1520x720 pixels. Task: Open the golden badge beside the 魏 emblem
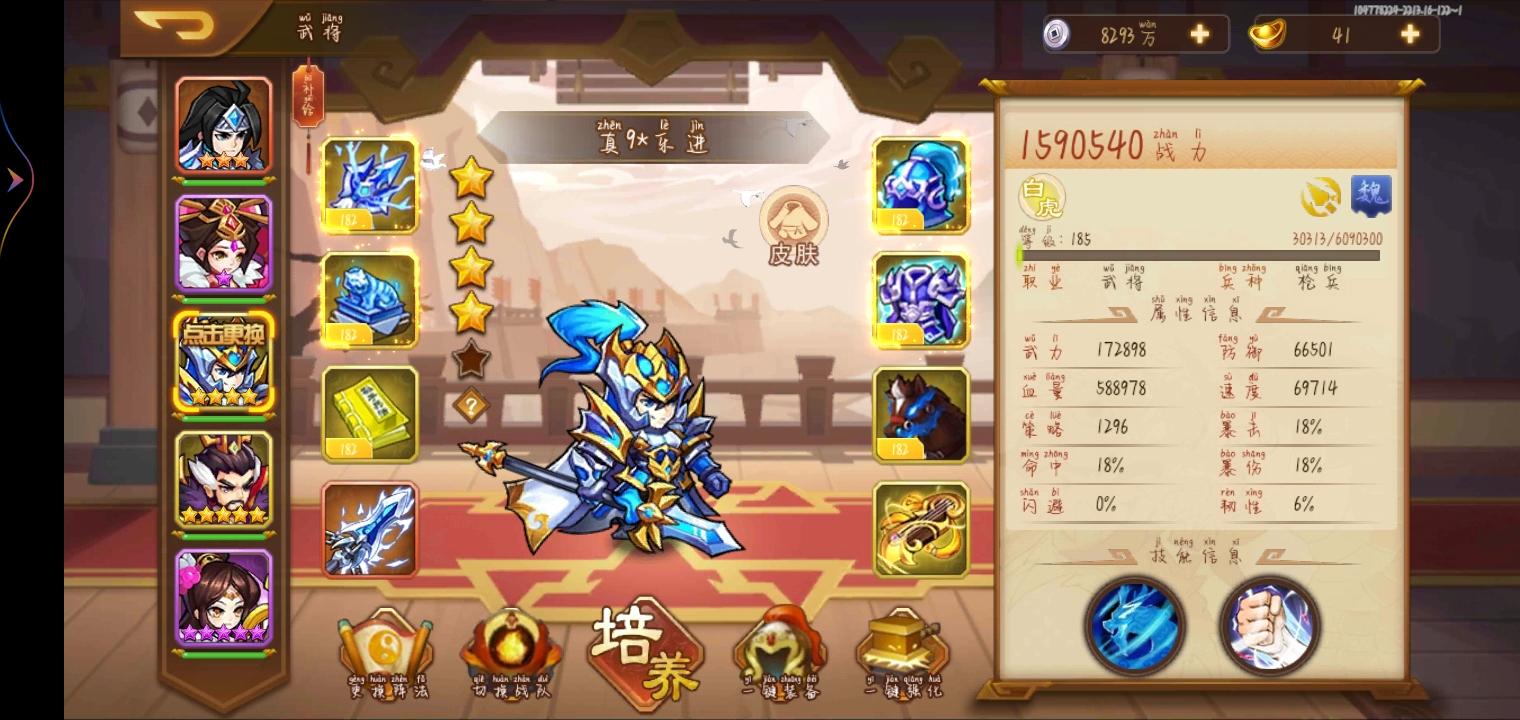click(1322, 197)
